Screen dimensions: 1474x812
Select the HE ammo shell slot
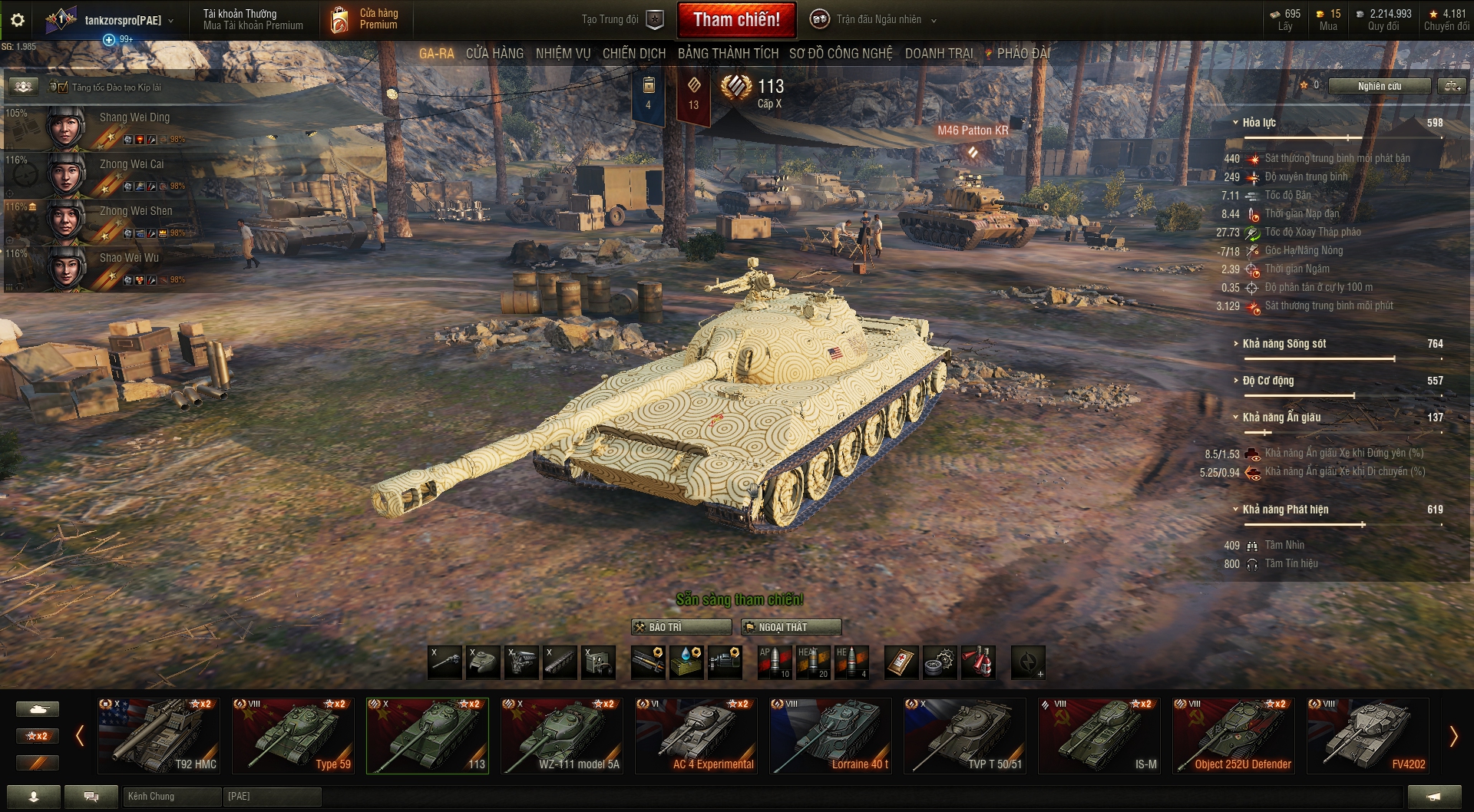854,662
